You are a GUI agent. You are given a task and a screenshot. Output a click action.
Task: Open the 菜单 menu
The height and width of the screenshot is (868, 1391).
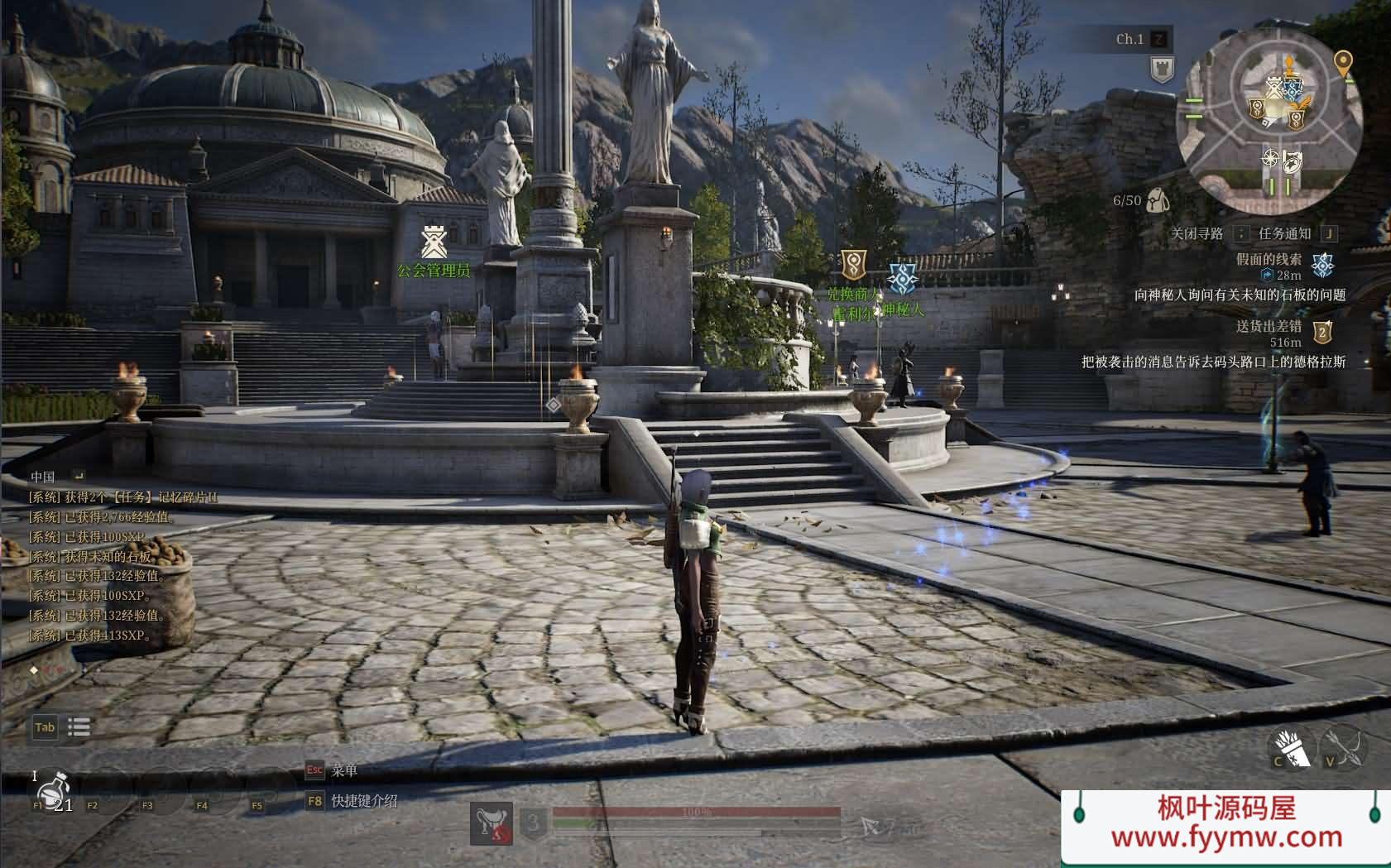[343, 770]
